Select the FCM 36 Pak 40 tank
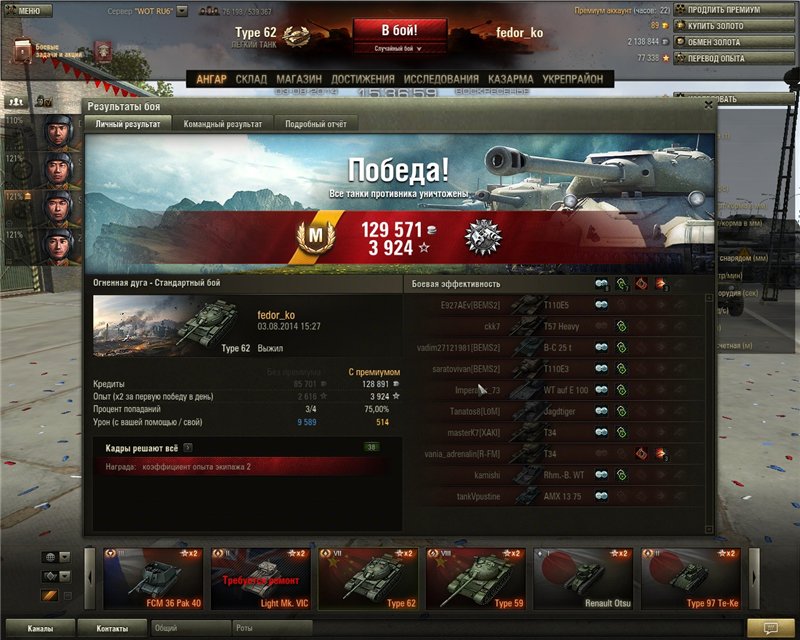The image size is (800, 640). point(152,578)
